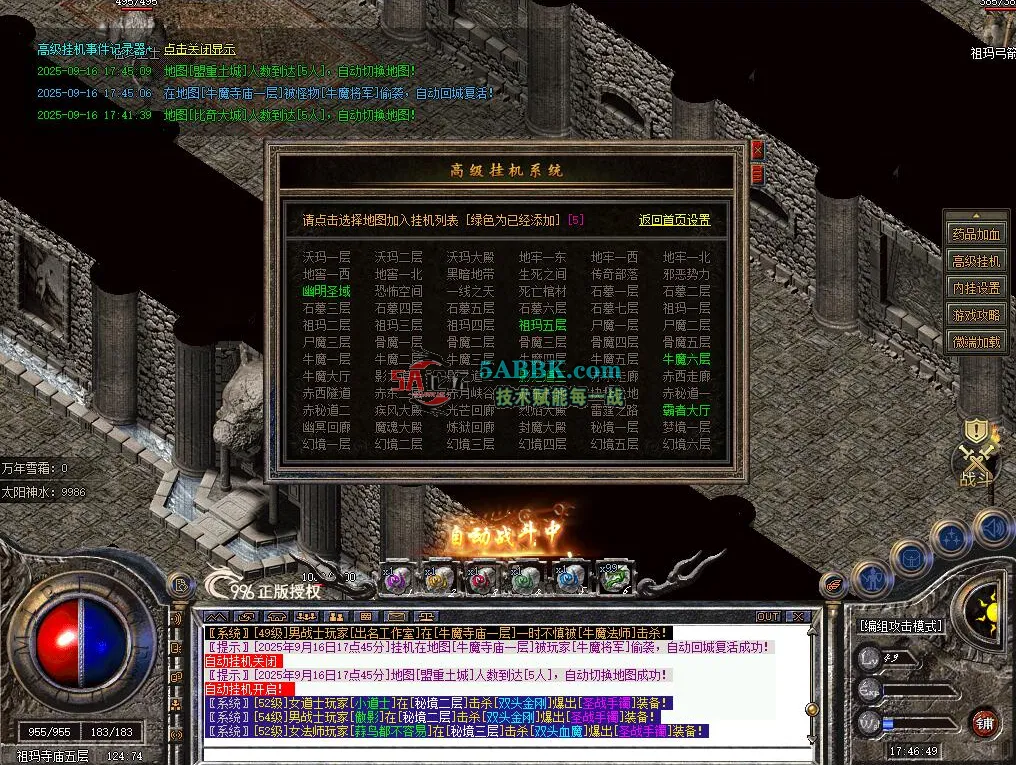Select the 恐怖空间 map entry
The image size is (1016, 765).
[399, 291]
